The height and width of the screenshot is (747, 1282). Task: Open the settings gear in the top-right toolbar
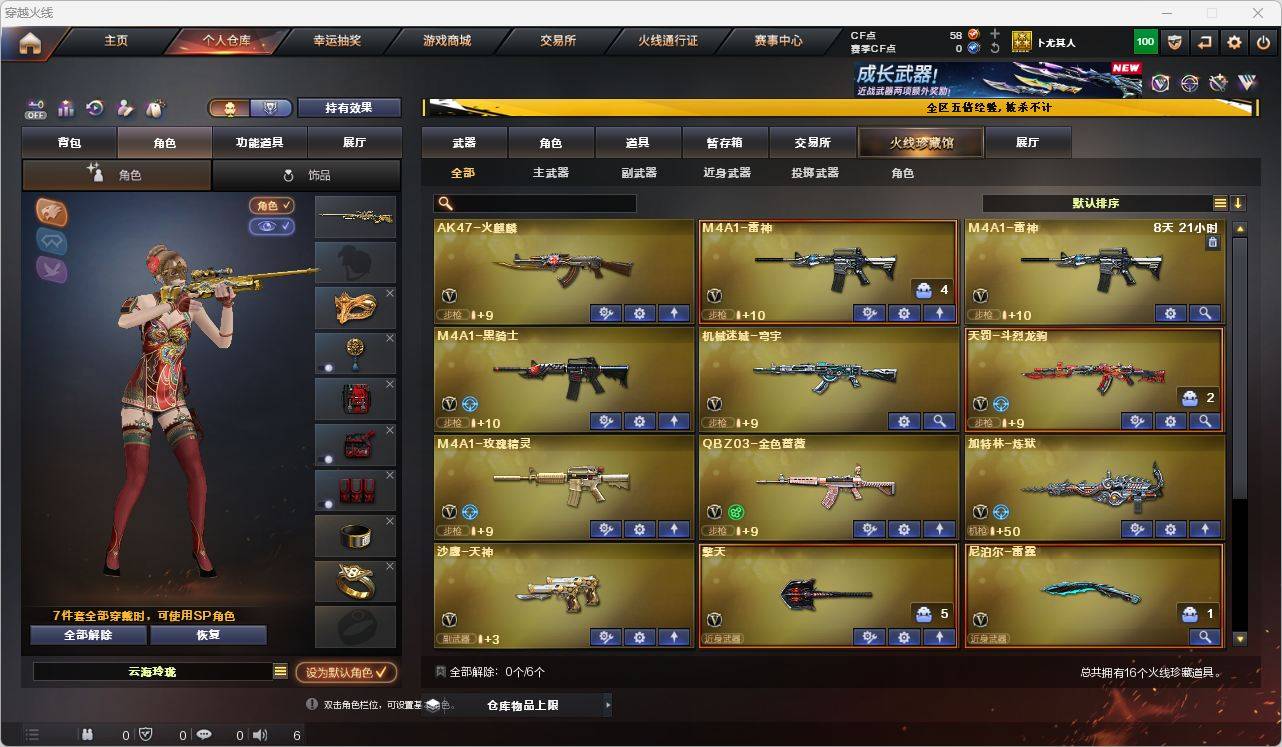click(1235, 42)
